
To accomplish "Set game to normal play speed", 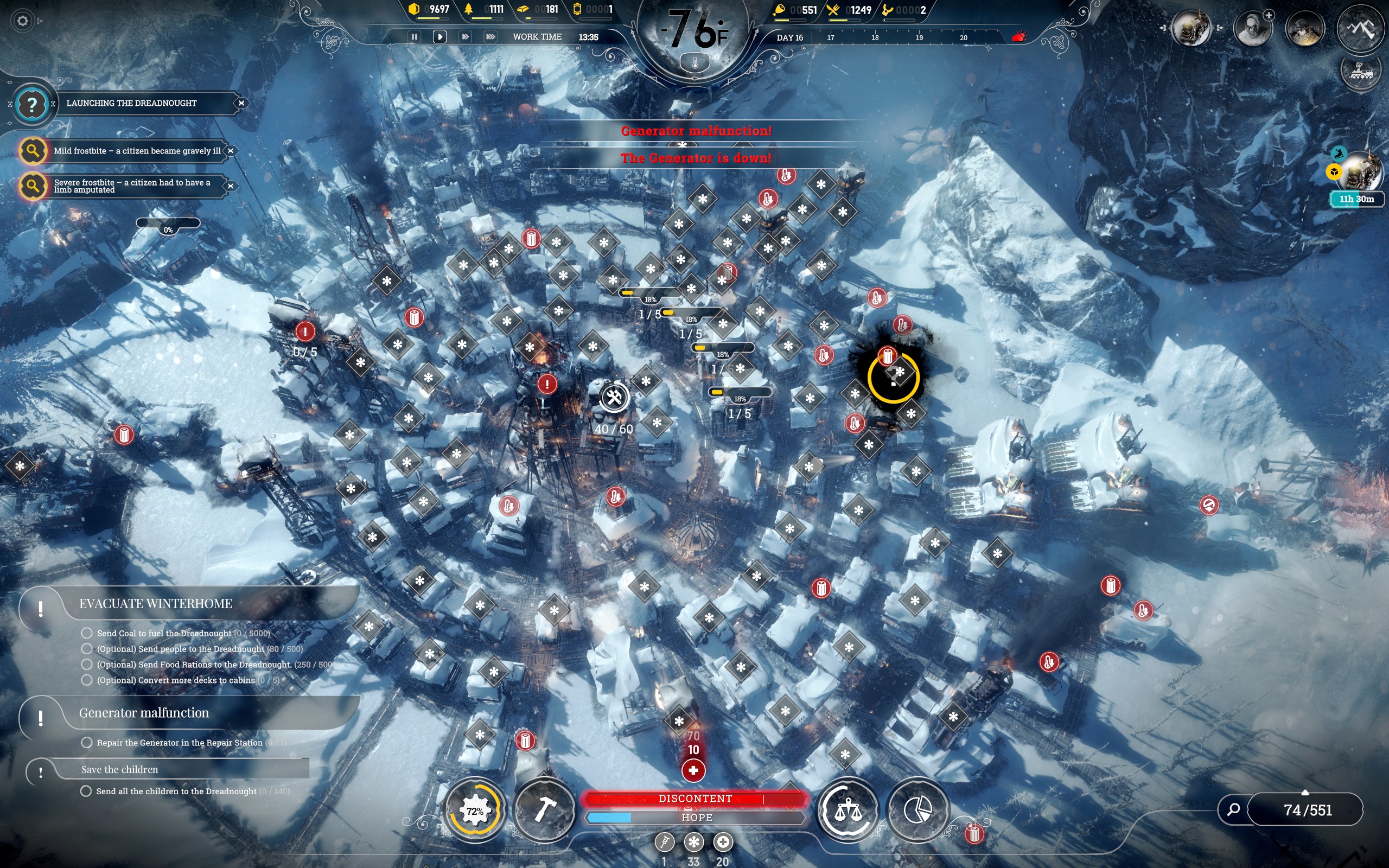I will pos(439,37).
